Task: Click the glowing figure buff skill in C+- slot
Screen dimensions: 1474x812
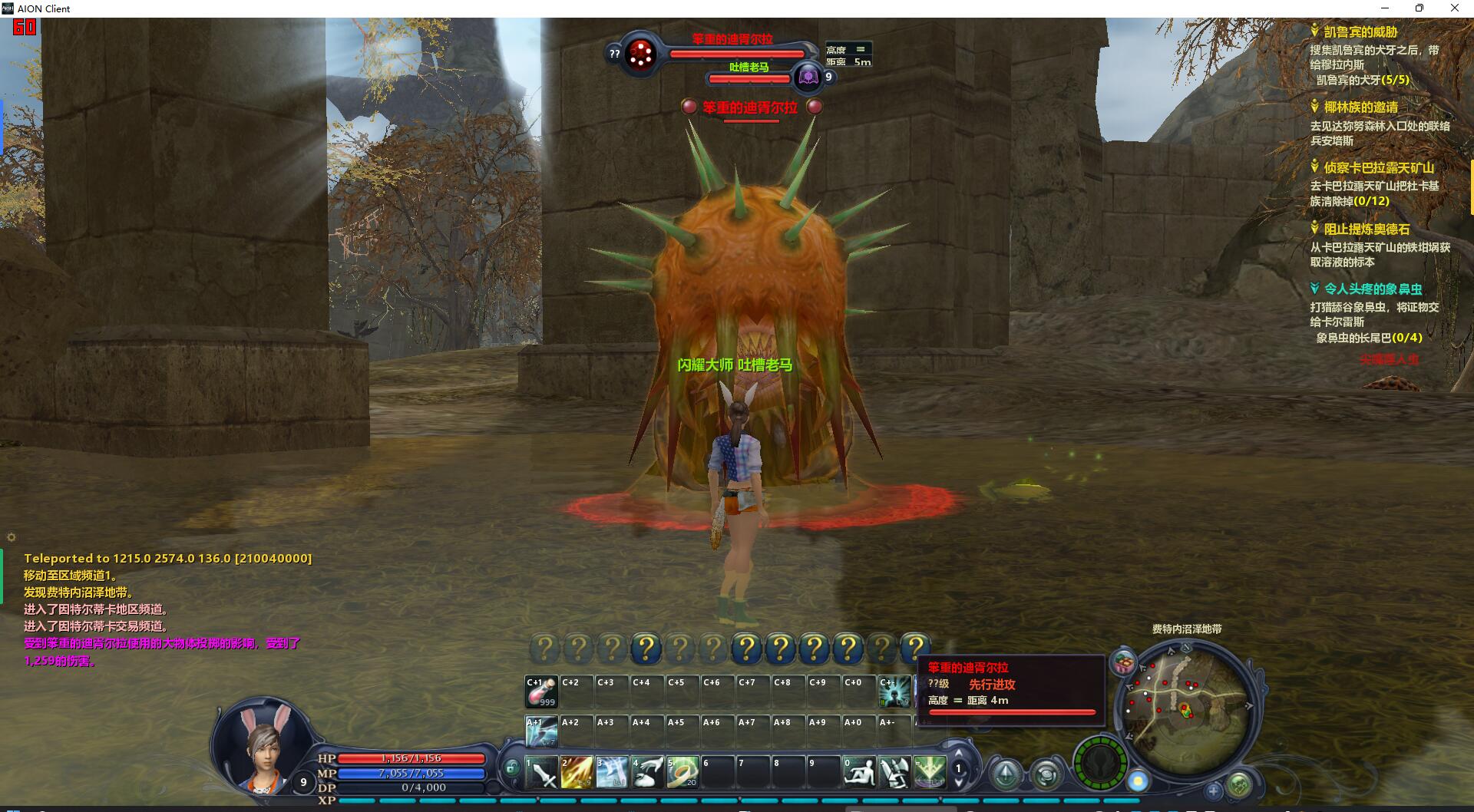Action: [x=894, y=692]
